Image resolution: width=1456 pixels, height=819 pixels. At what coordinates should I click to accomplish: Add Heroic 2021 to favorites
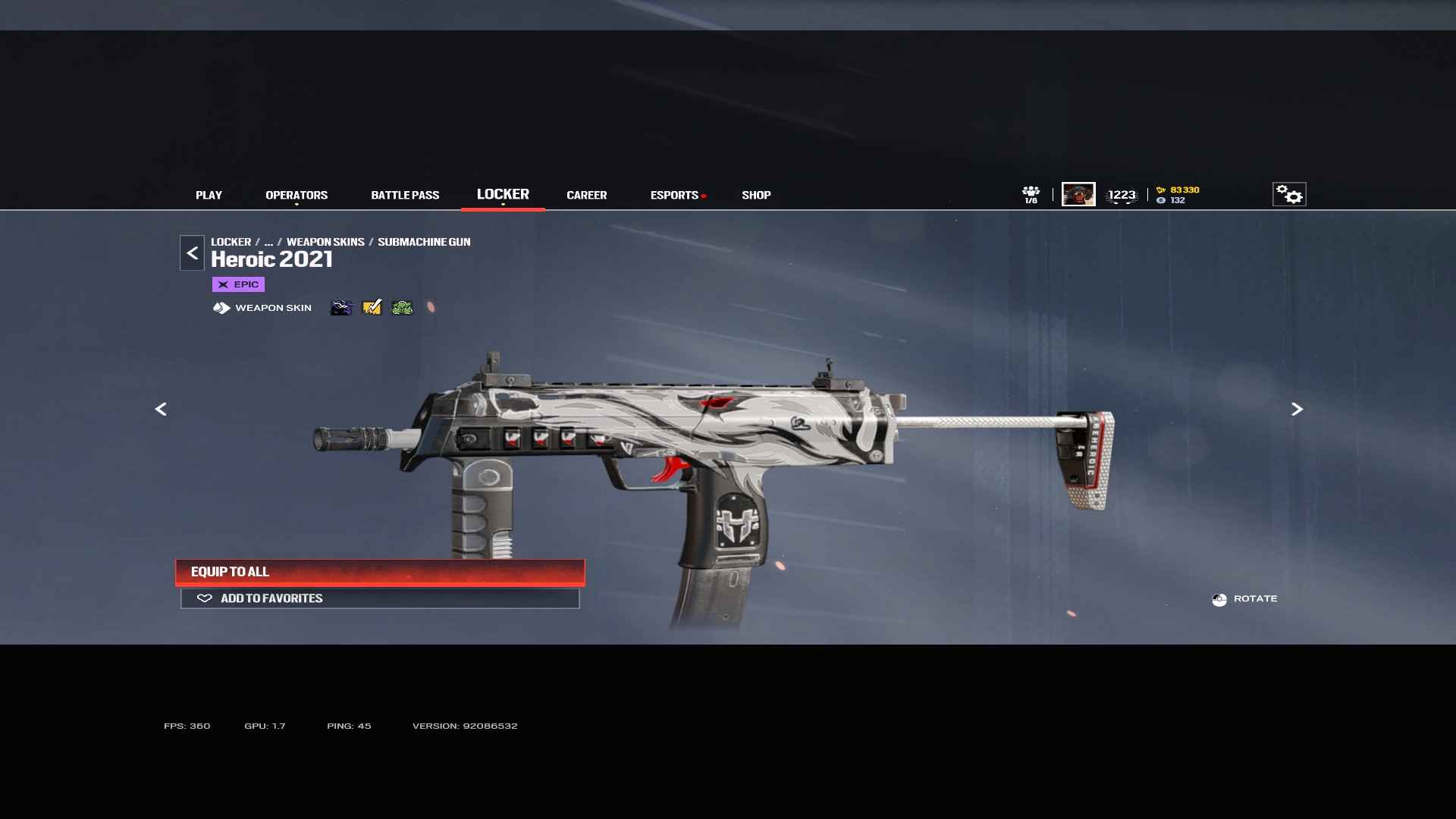[x=380, y=598]
